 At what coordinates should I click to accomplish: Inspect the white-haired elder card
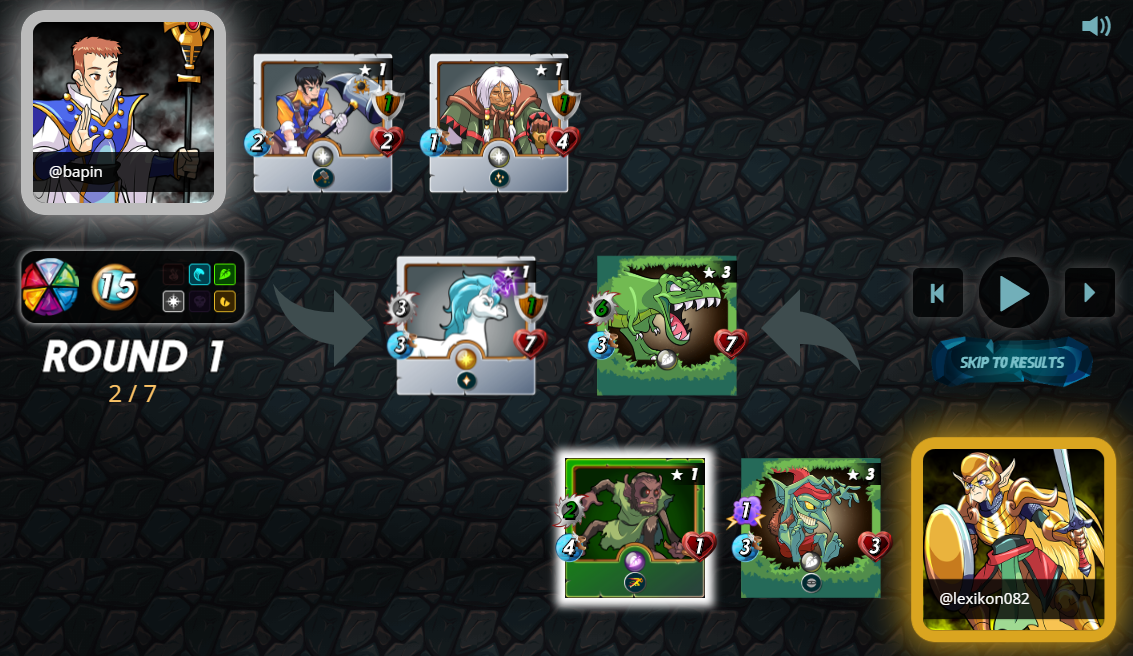(x=498, y=122)
